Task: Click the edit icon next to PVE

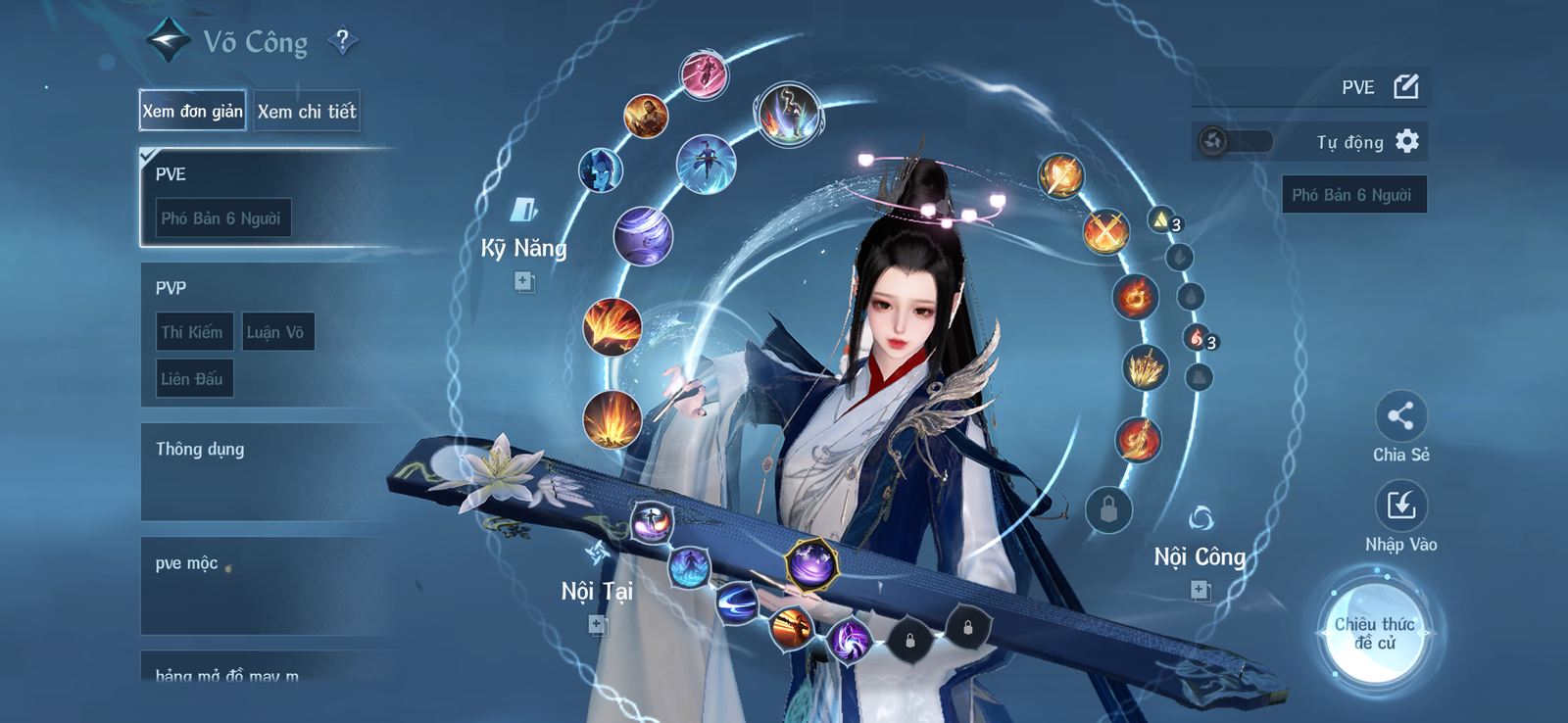Action: pyautogui.click(x=1406, y=86)
